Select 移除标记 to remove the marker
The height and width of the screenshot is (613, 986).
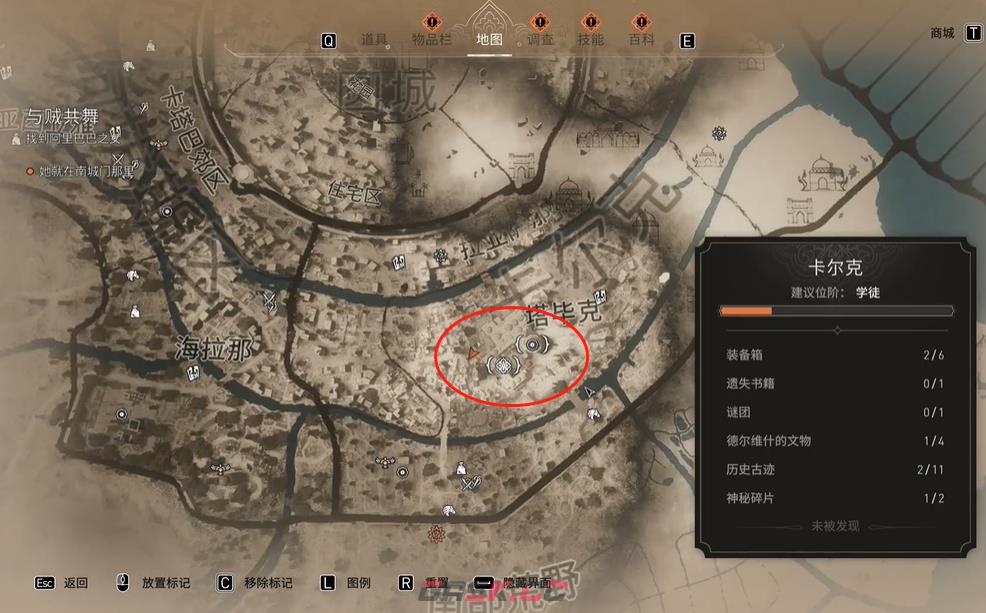click(268, 583)
